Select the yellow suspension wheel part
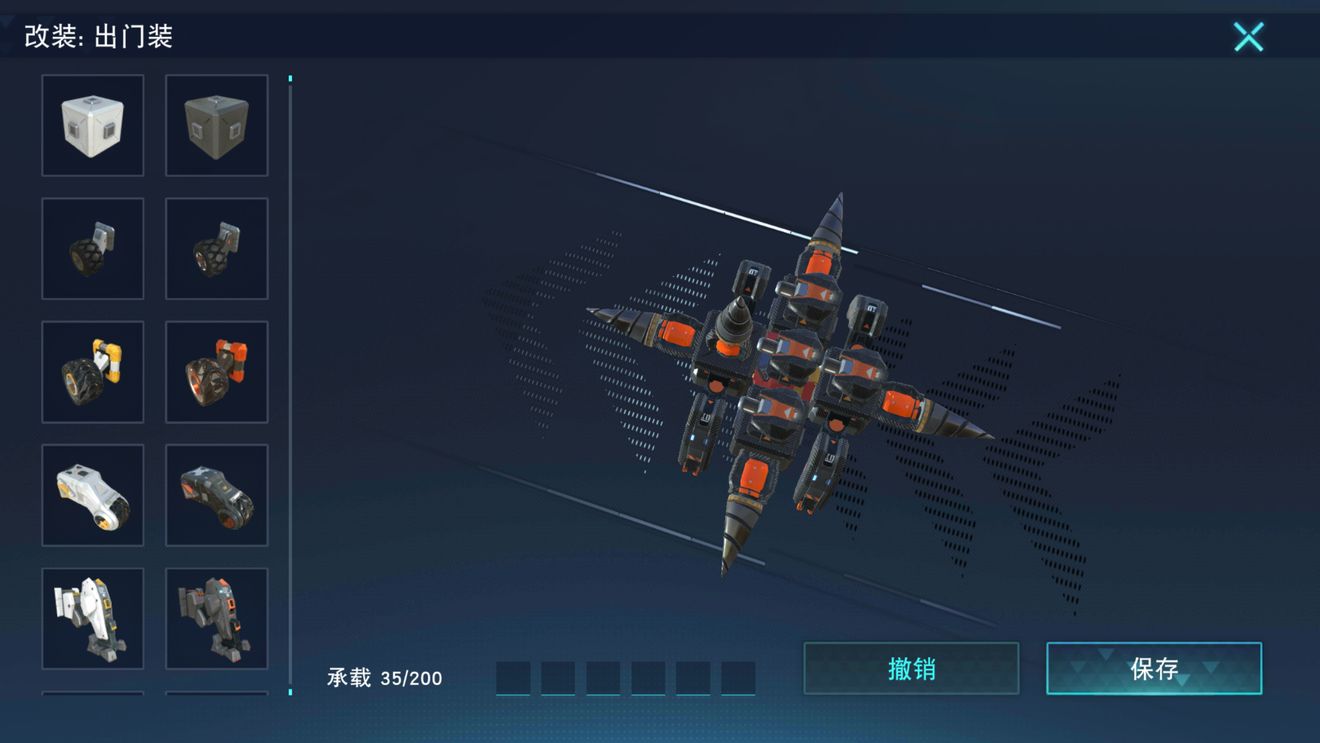 (x=92, y=372)
